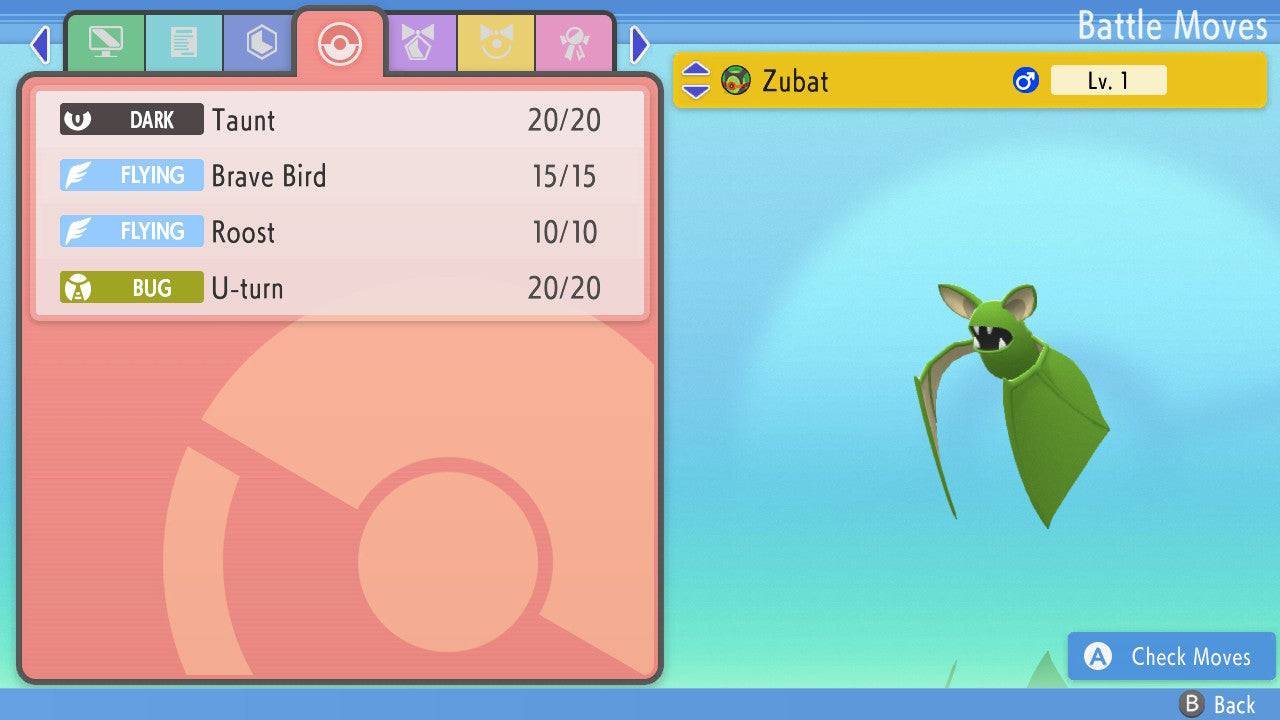Click Back to exit the summary
Image resolution: width=1280 pixels, height=720 pixels.
tap(1214, 703)
